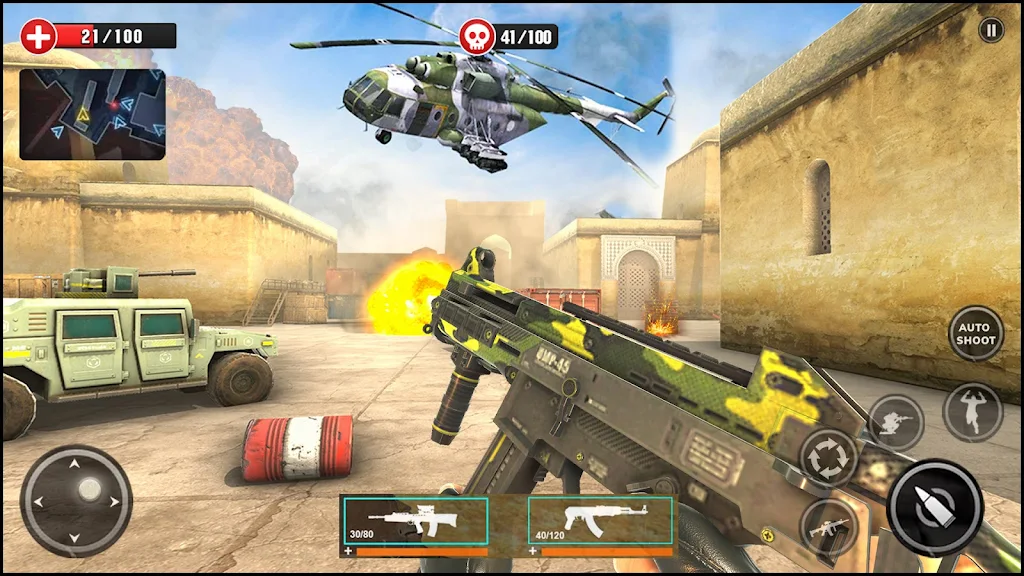Reload with the circular arrows button
The width and height of the screenshot is (1024, 576).
click(829, 458)
